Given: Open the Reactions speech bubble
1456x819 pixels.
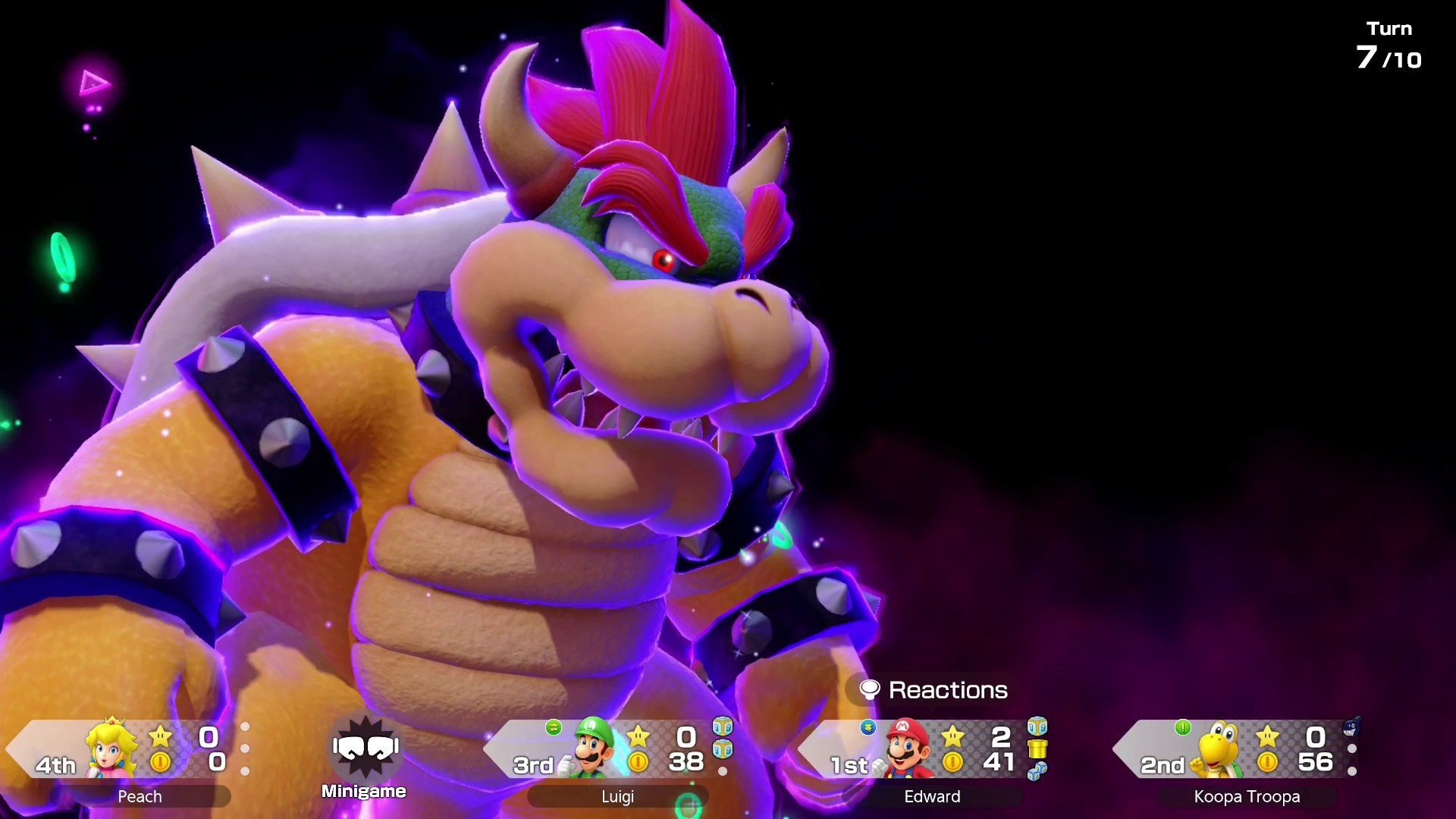Looking at the screenshot, I should [933, 690].
